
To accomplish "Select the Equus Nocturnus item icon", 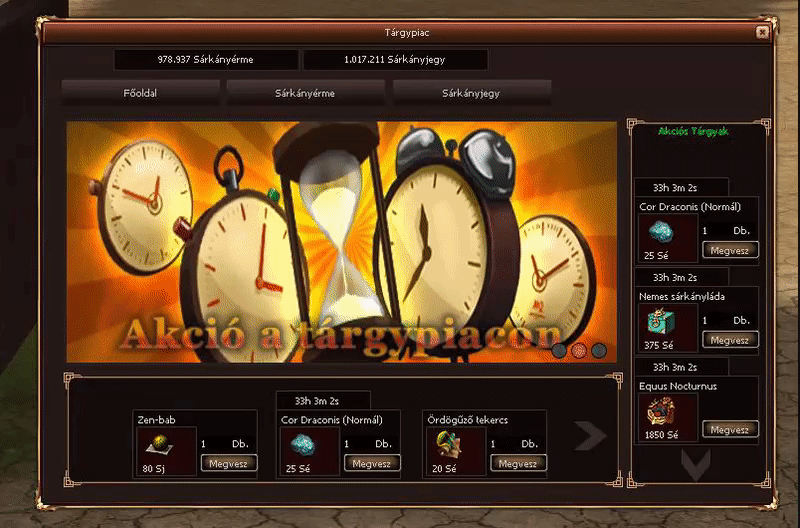I will coord(658,412).
